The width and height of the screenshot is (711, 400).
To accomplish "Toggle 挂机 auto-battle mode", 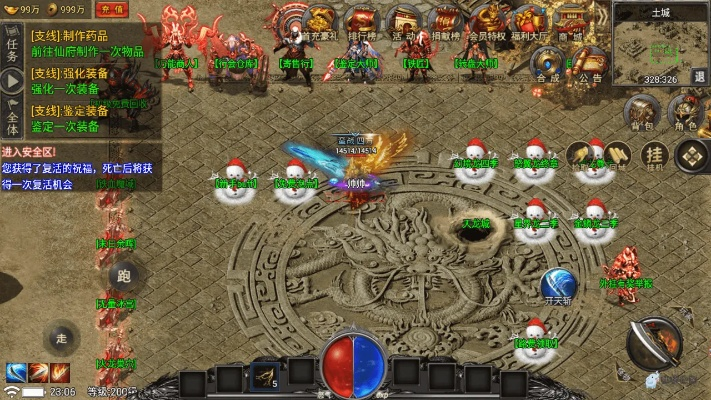I will [655, 155].
